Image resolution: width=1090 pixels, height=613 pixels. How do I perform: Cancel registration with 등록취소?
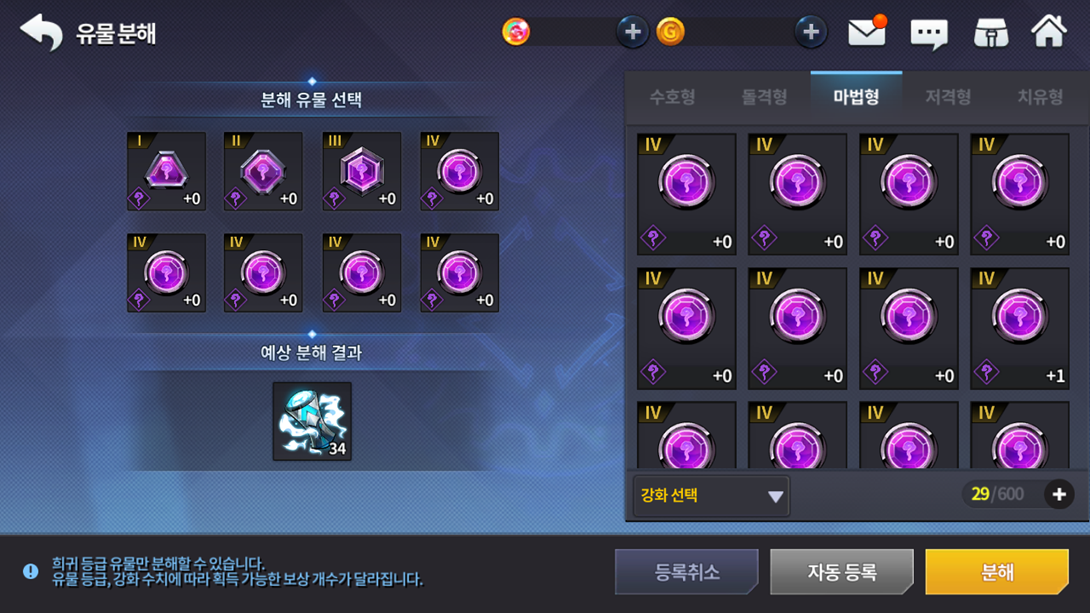coord(686,572)
